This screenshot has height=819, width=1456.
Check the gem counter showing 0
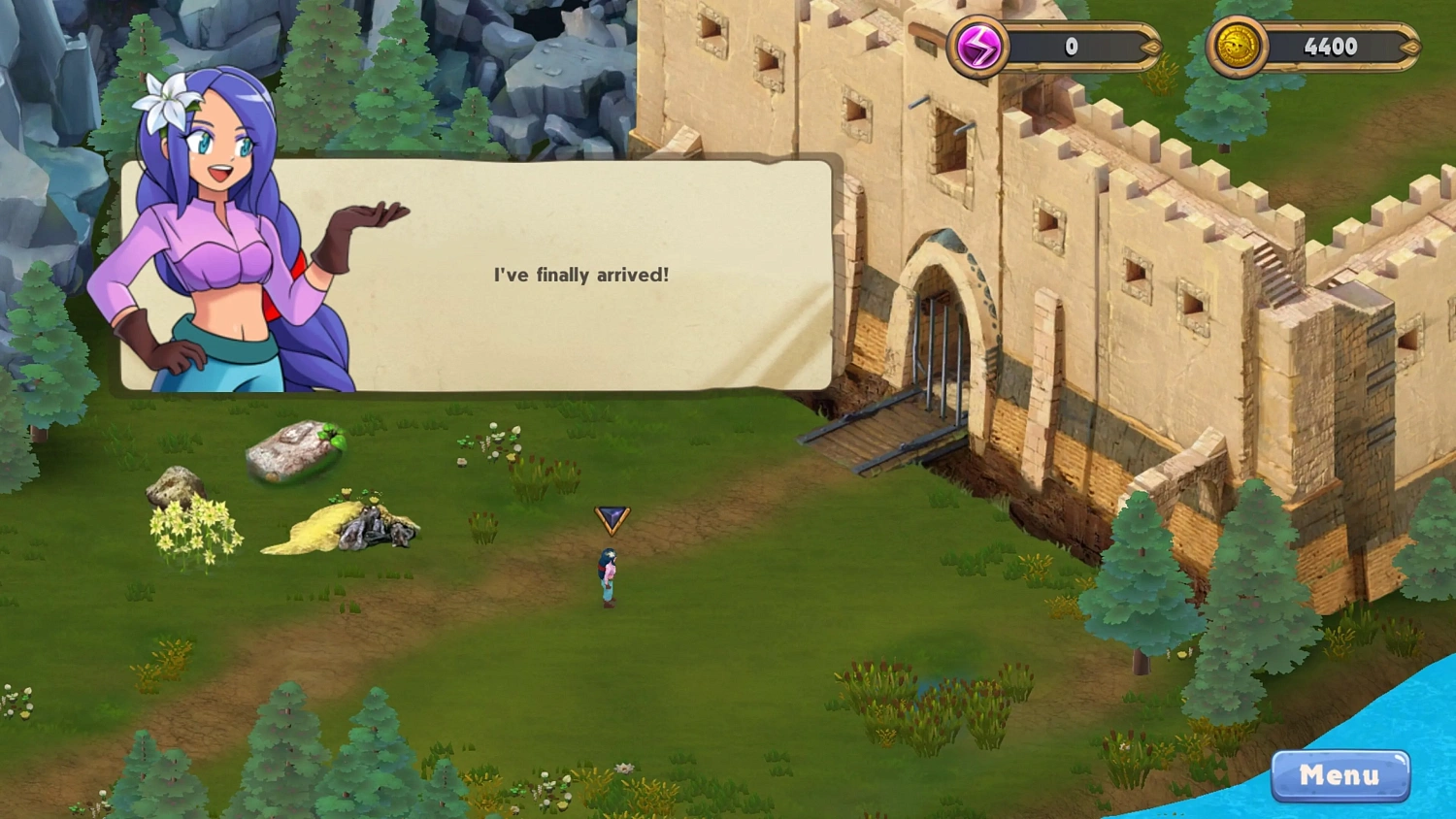[1072, 46]
